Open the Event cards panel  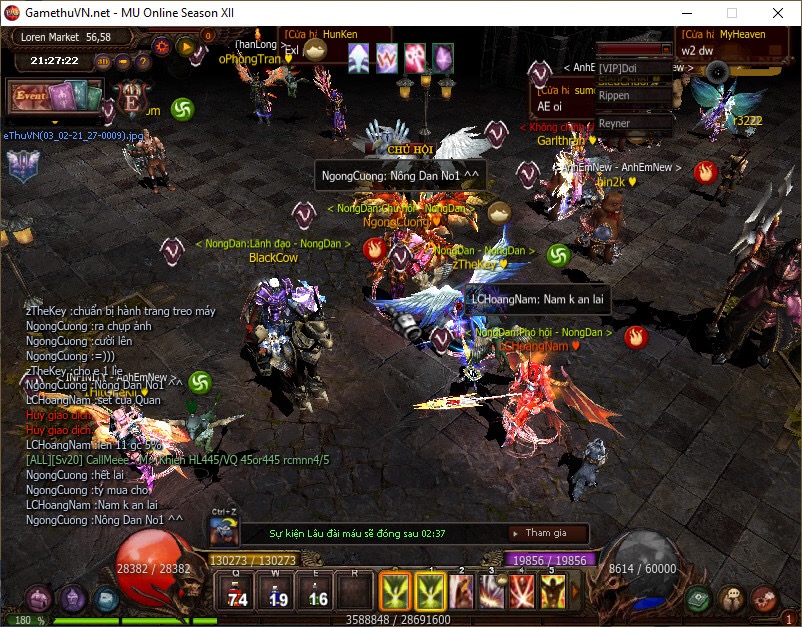tap(53, 97)
